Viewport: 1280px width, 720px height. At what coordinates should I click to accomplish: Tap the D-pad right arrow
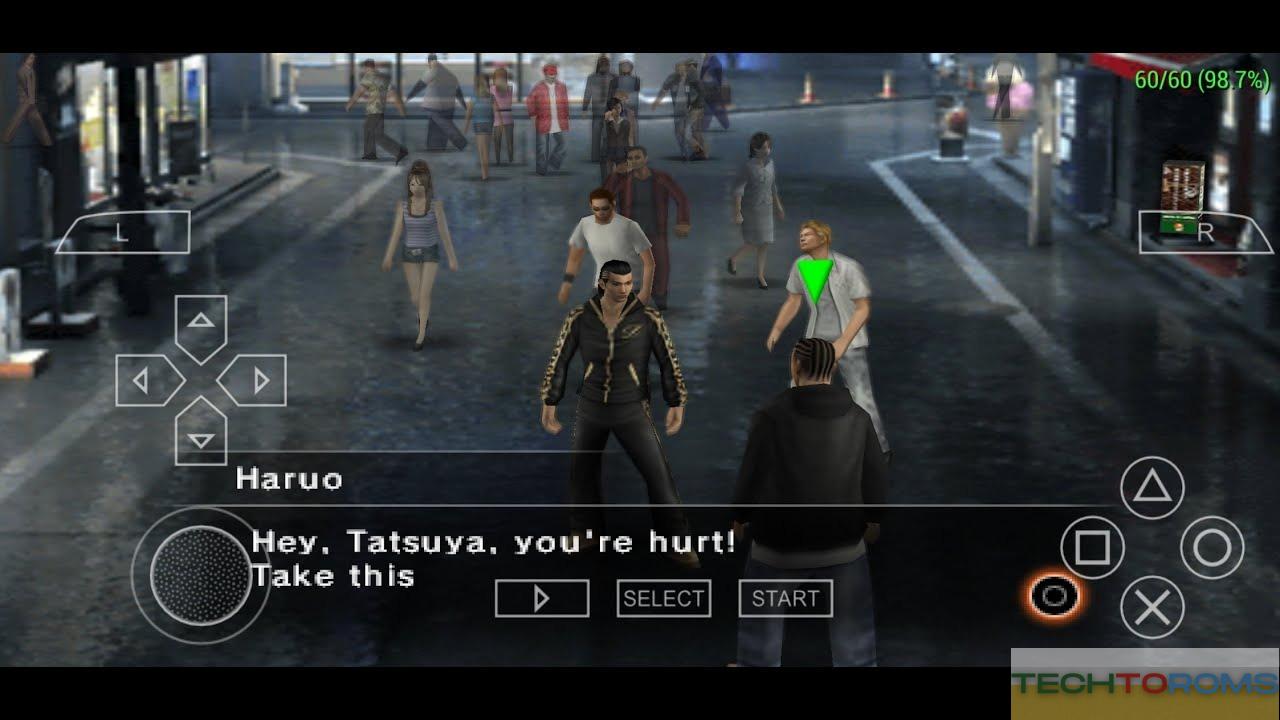pyautogui.click(x=259, y=380)
